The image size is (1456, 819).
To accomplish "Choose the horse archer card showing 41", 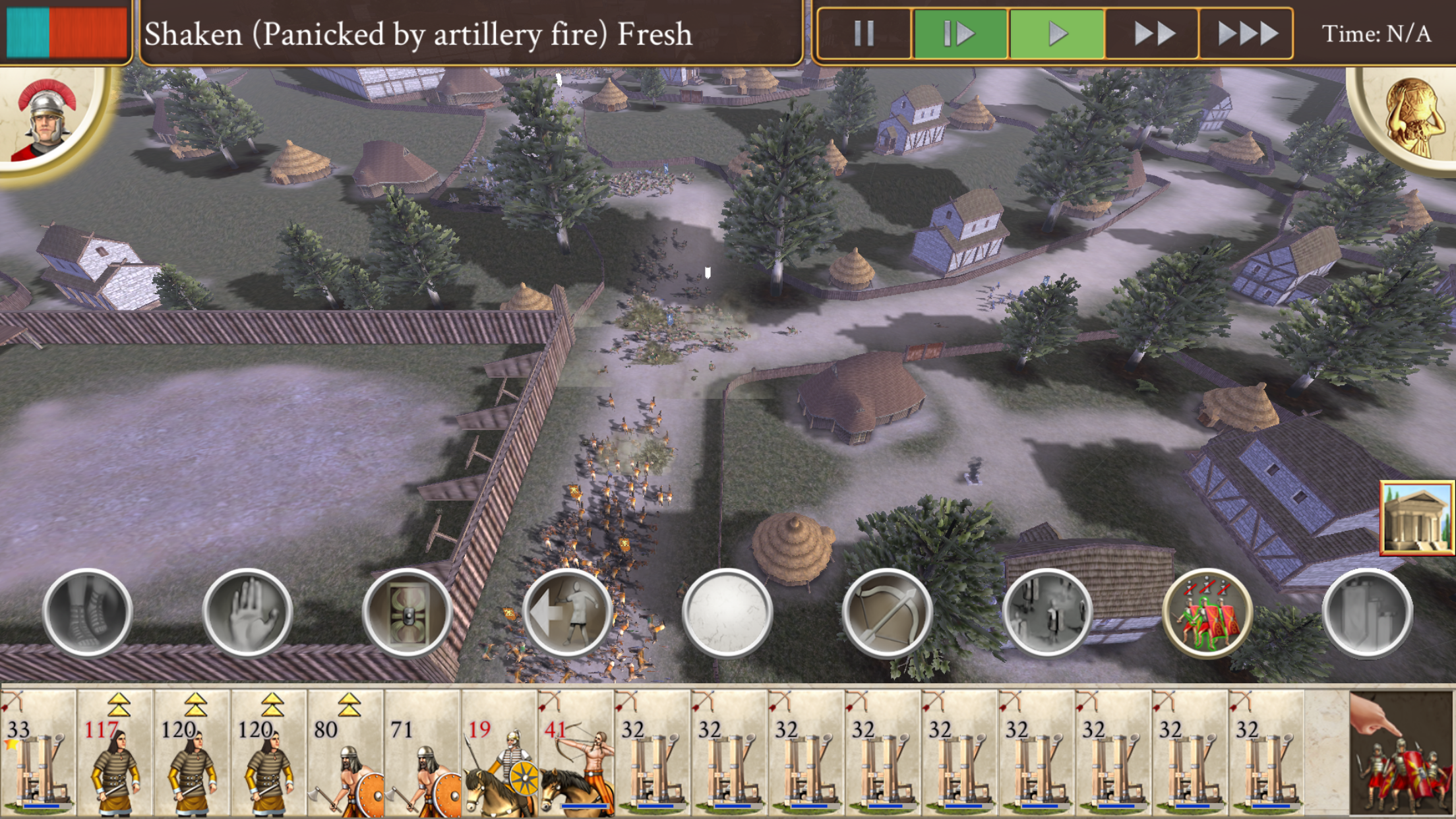I will 576,752.
